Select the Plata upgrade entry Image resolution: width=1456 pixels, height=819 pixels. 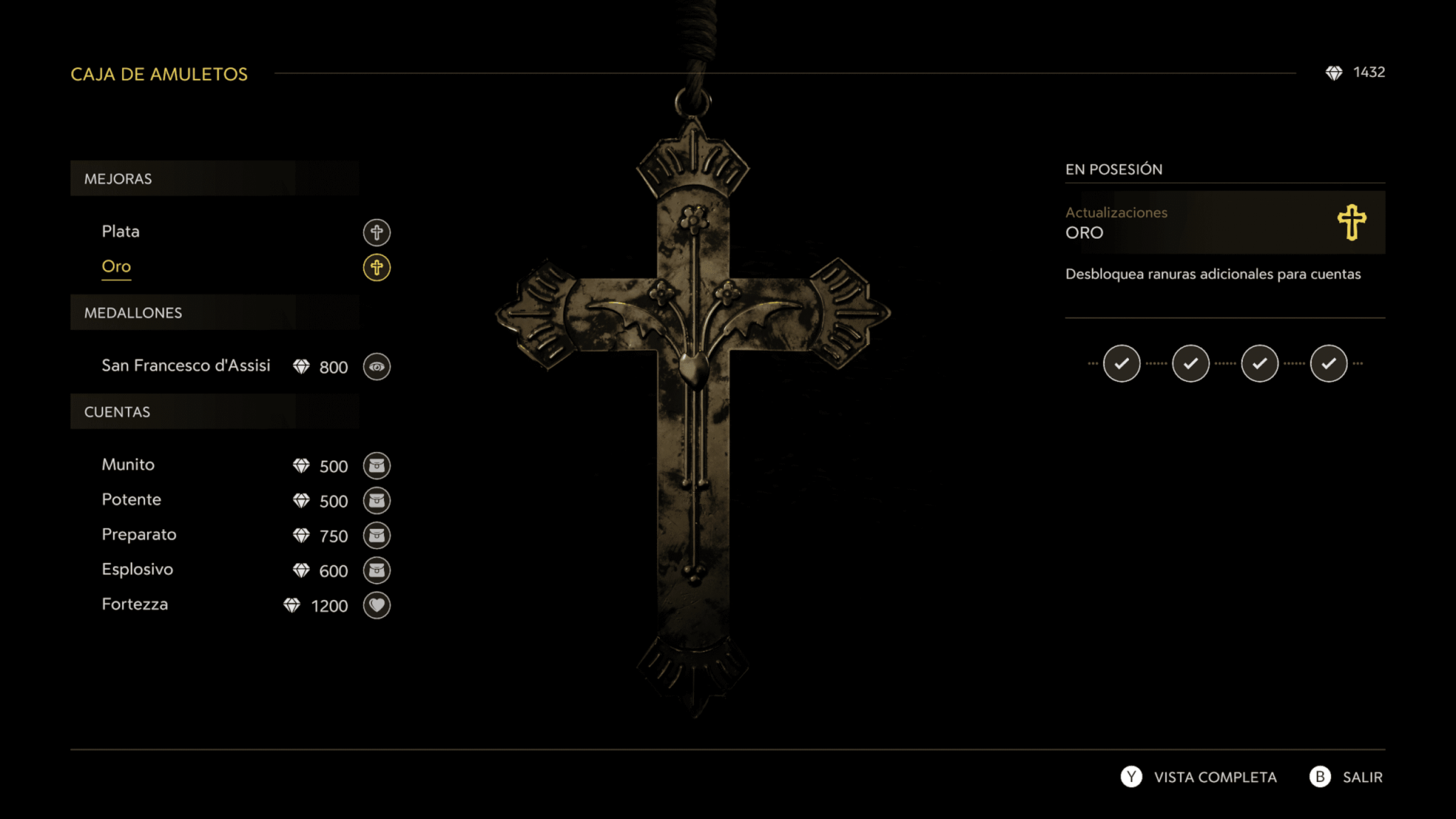tap(121, 232)
